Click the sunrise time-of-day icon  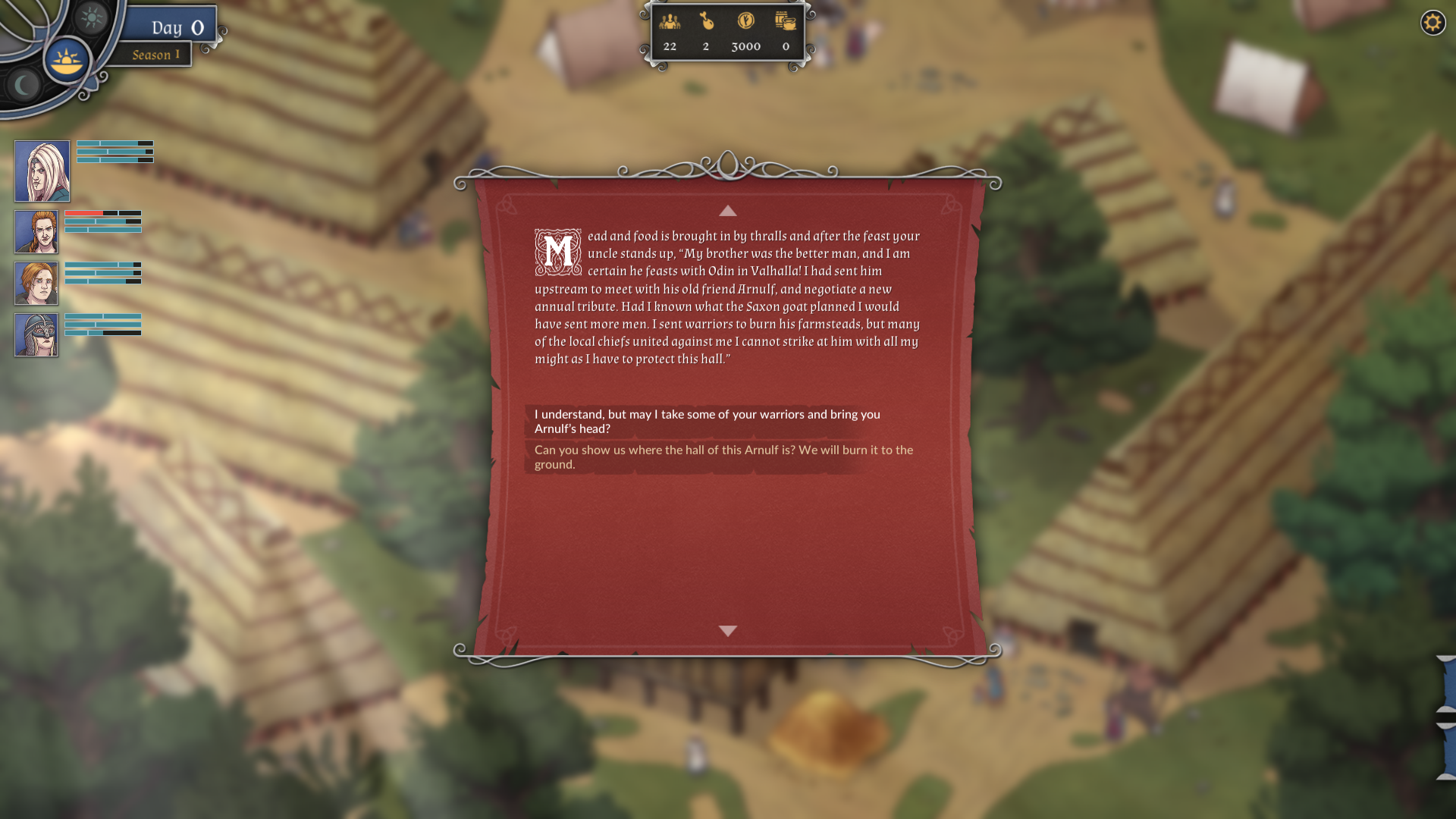point(67,61)
